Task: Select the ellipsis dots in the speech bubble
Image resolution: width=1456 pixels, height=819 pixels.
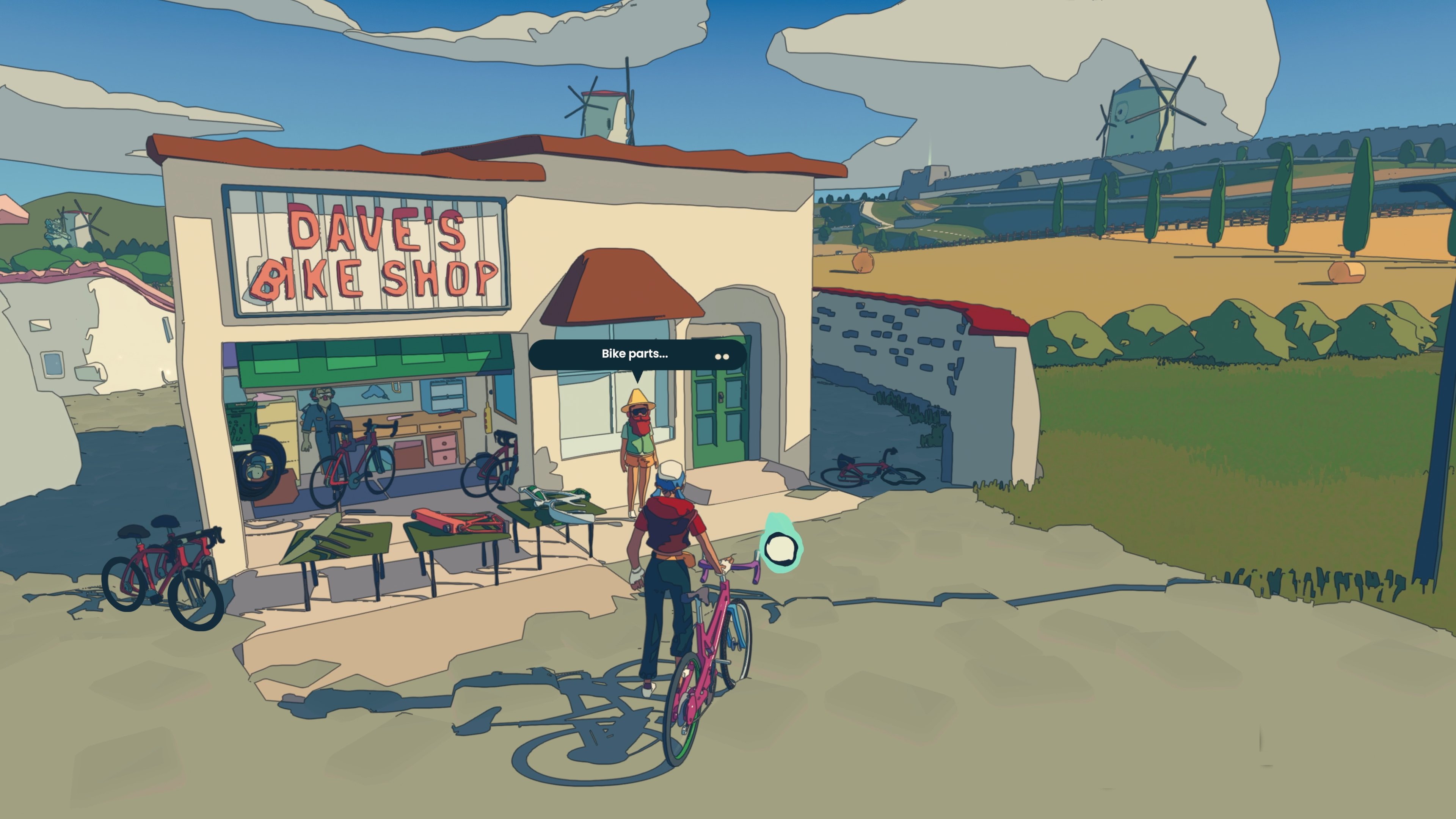Action: pyautogui.click(x=722, y=356)
